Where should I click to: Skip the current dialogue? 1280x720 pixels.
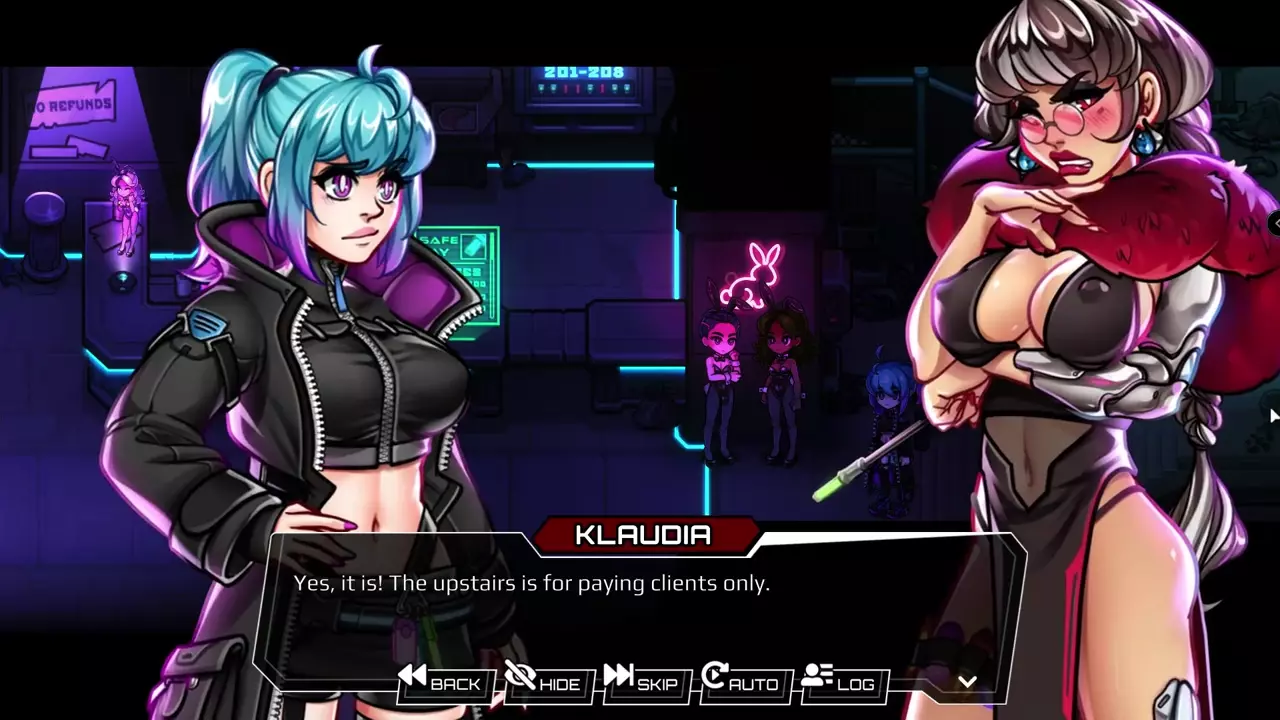[642, 682]
